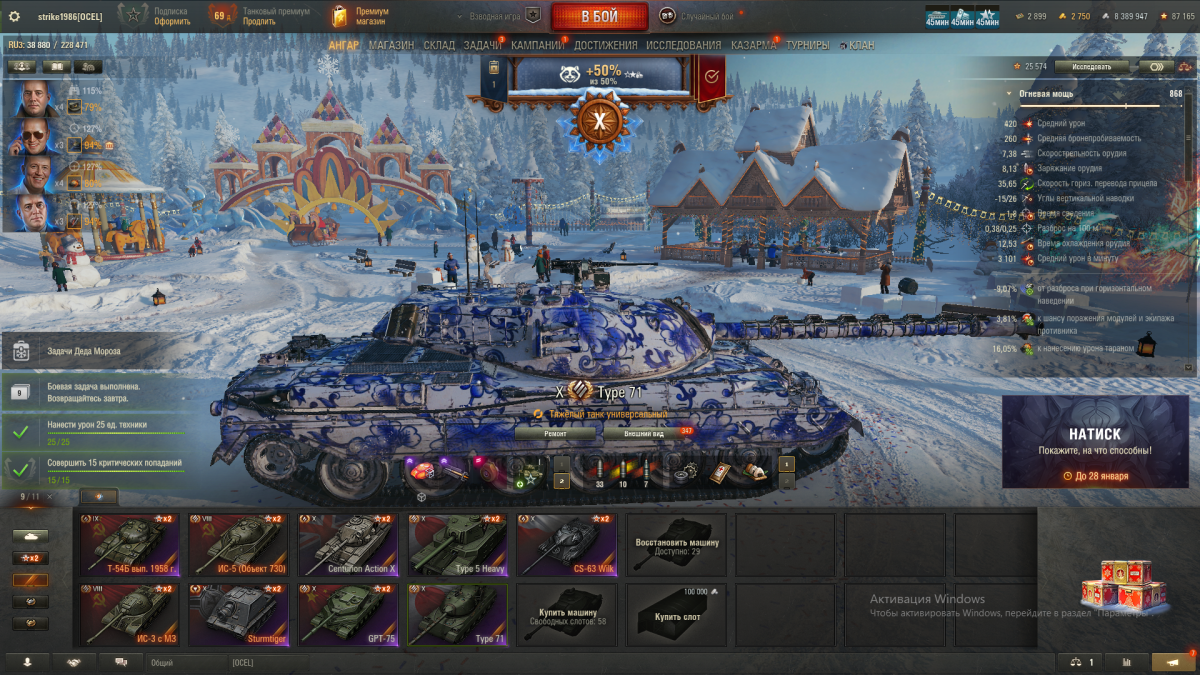
Task: Open the ДОСТИЖЕНИЯ tab
Action: [x=605, y=46]
